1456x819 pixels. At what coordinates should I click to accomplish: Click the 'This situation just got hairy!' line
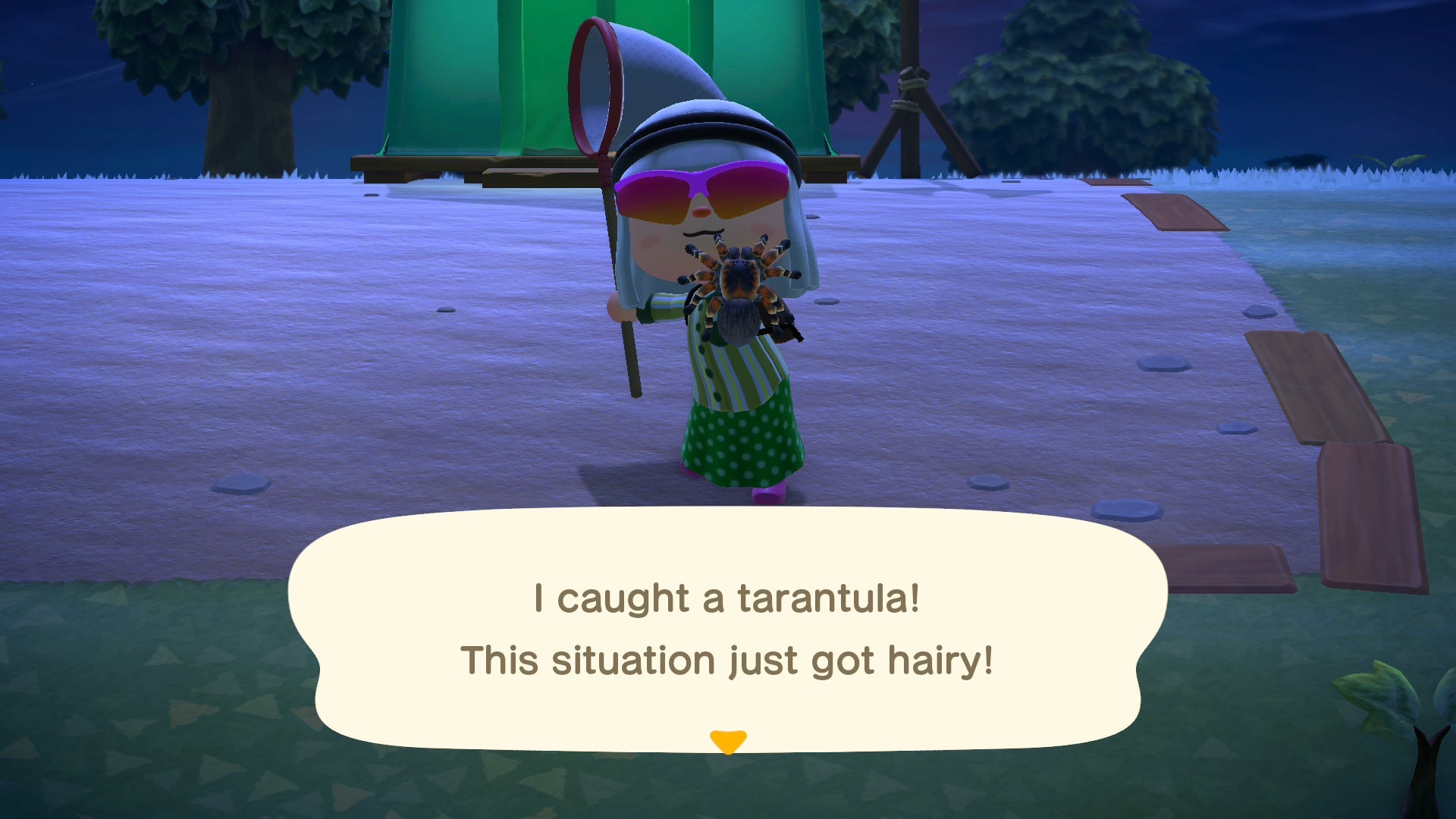click(726, 658)
